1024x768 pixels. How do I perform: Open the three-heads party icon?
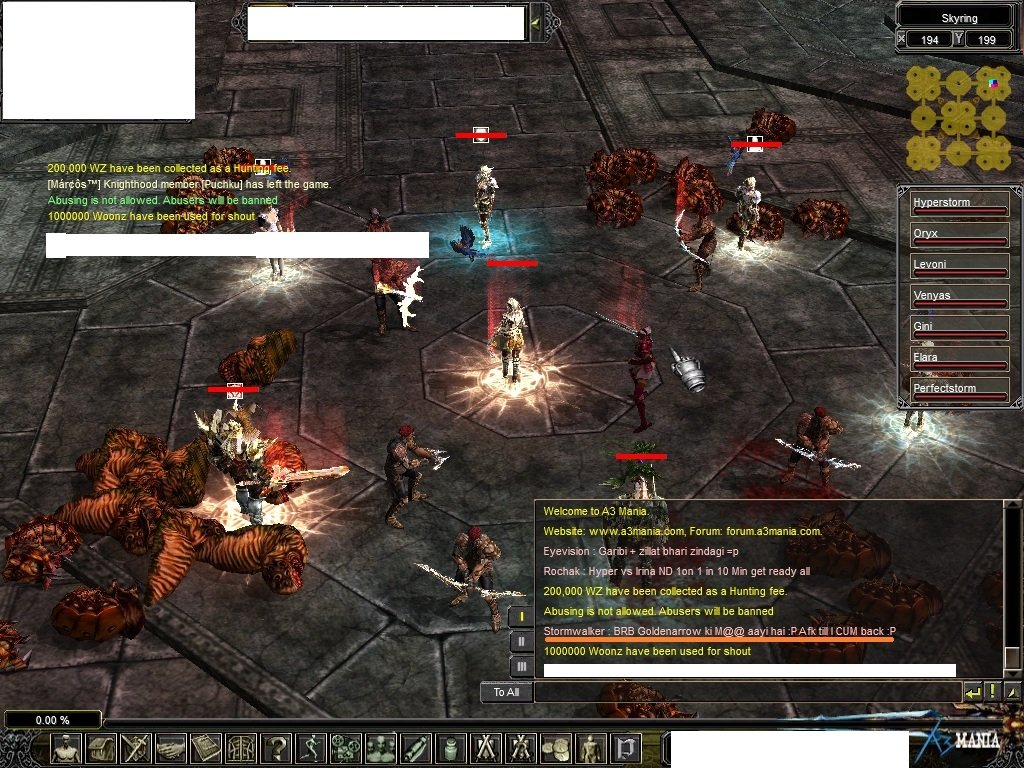381,748
